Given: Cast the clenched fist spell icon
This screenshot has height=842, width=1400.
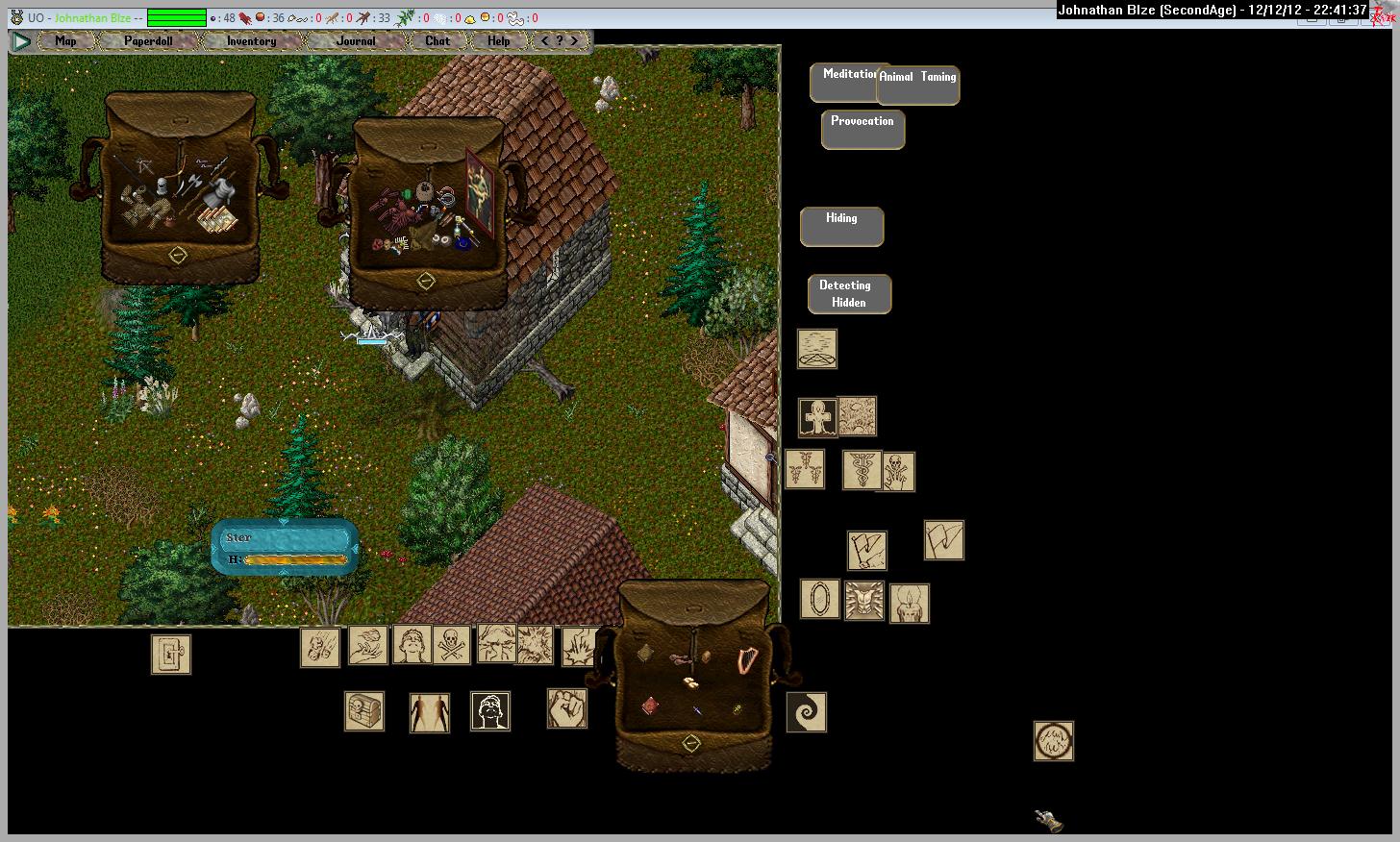Looking at the screenshot, I should [567, 708].
